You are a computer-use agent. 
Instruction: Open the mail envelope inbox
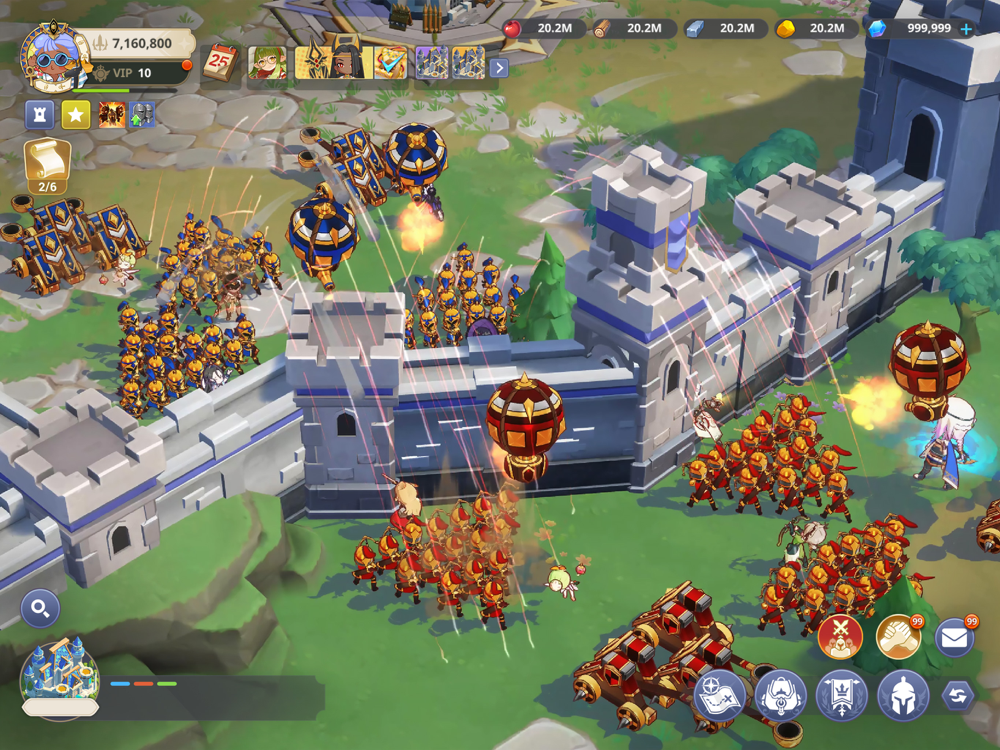(x=955, y=638)
